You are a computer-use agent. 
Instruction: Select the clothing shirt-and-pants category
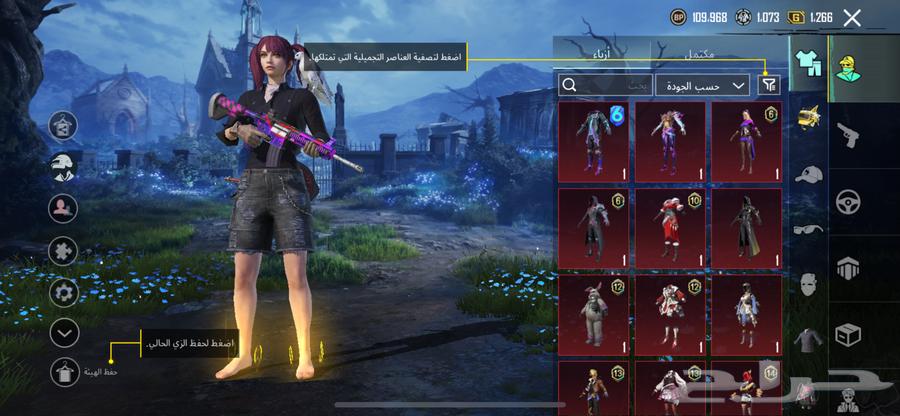click(807, 65)
